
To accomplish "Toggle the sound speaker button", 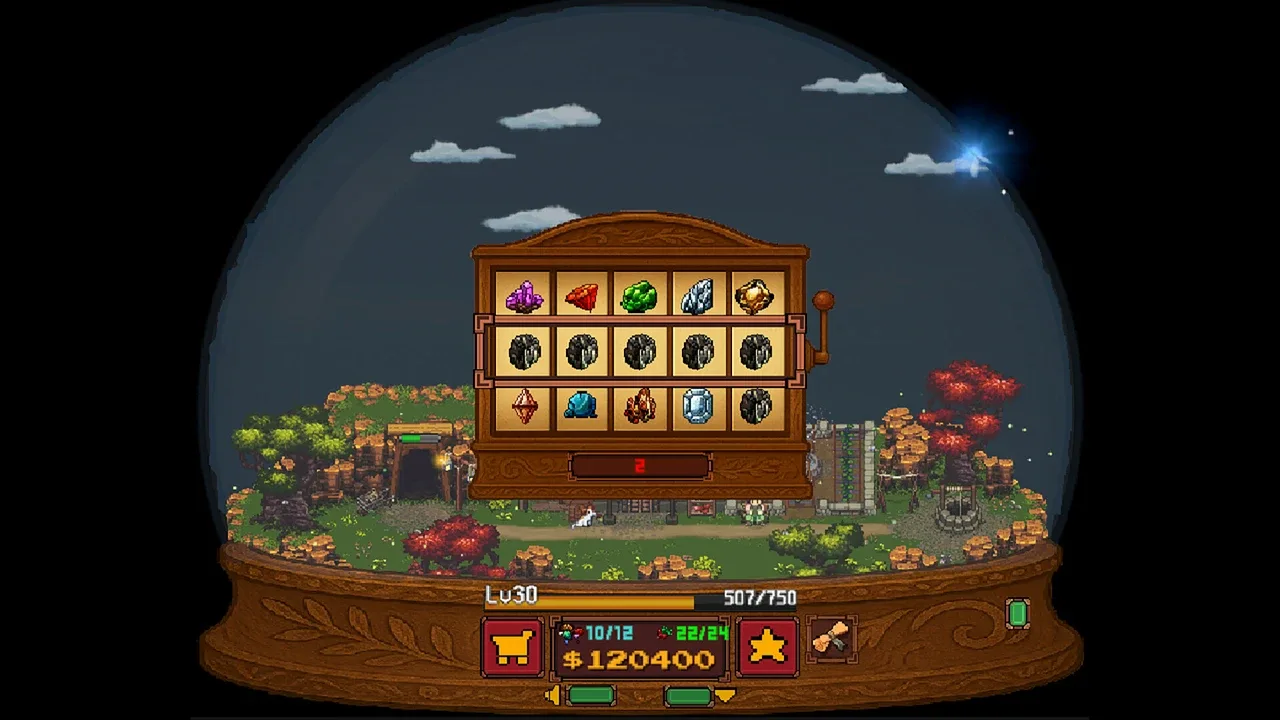I will (552, 695).
